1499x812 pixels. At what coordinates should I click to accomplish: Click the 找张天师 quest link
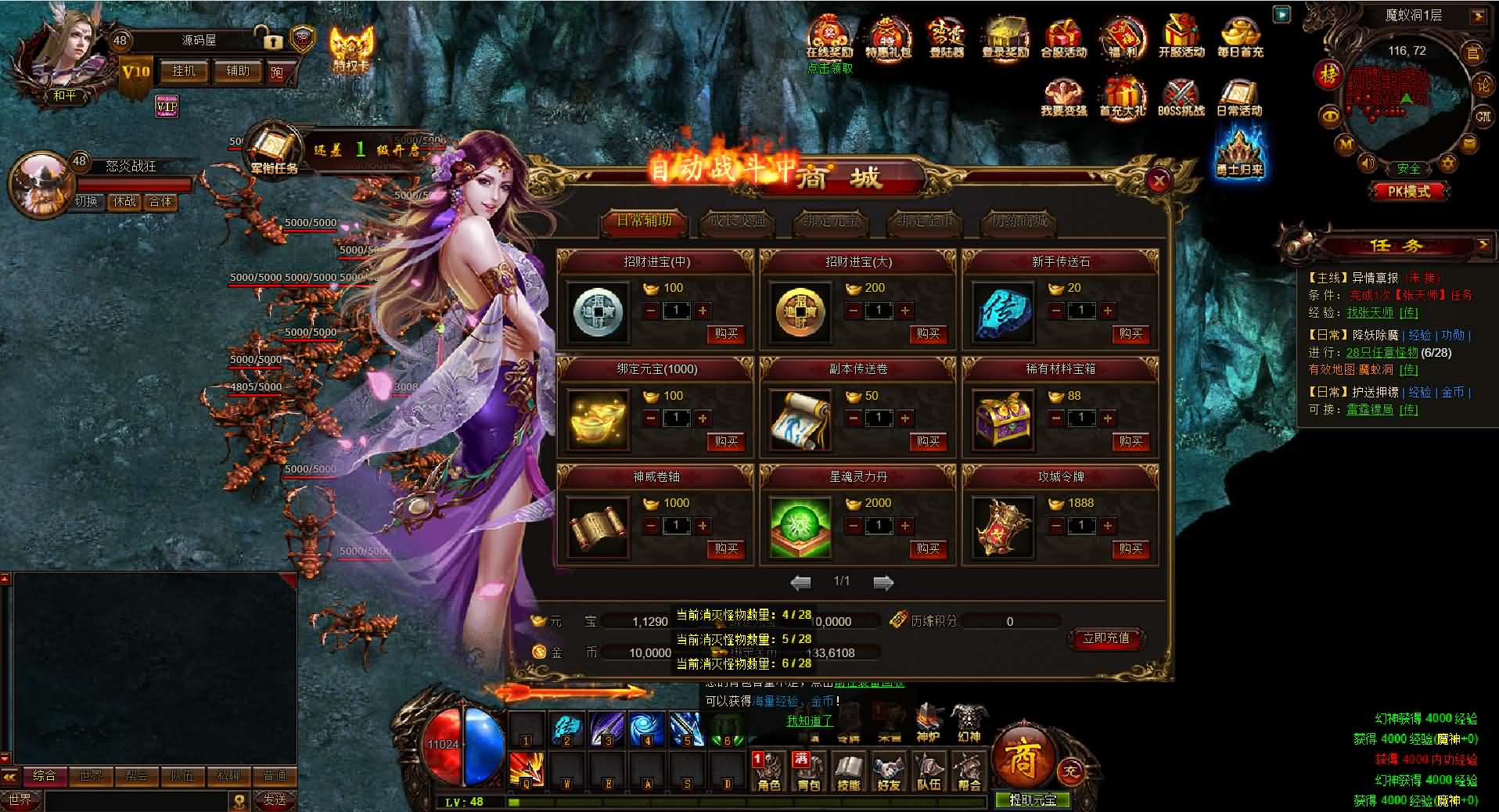coord(1369,312)
